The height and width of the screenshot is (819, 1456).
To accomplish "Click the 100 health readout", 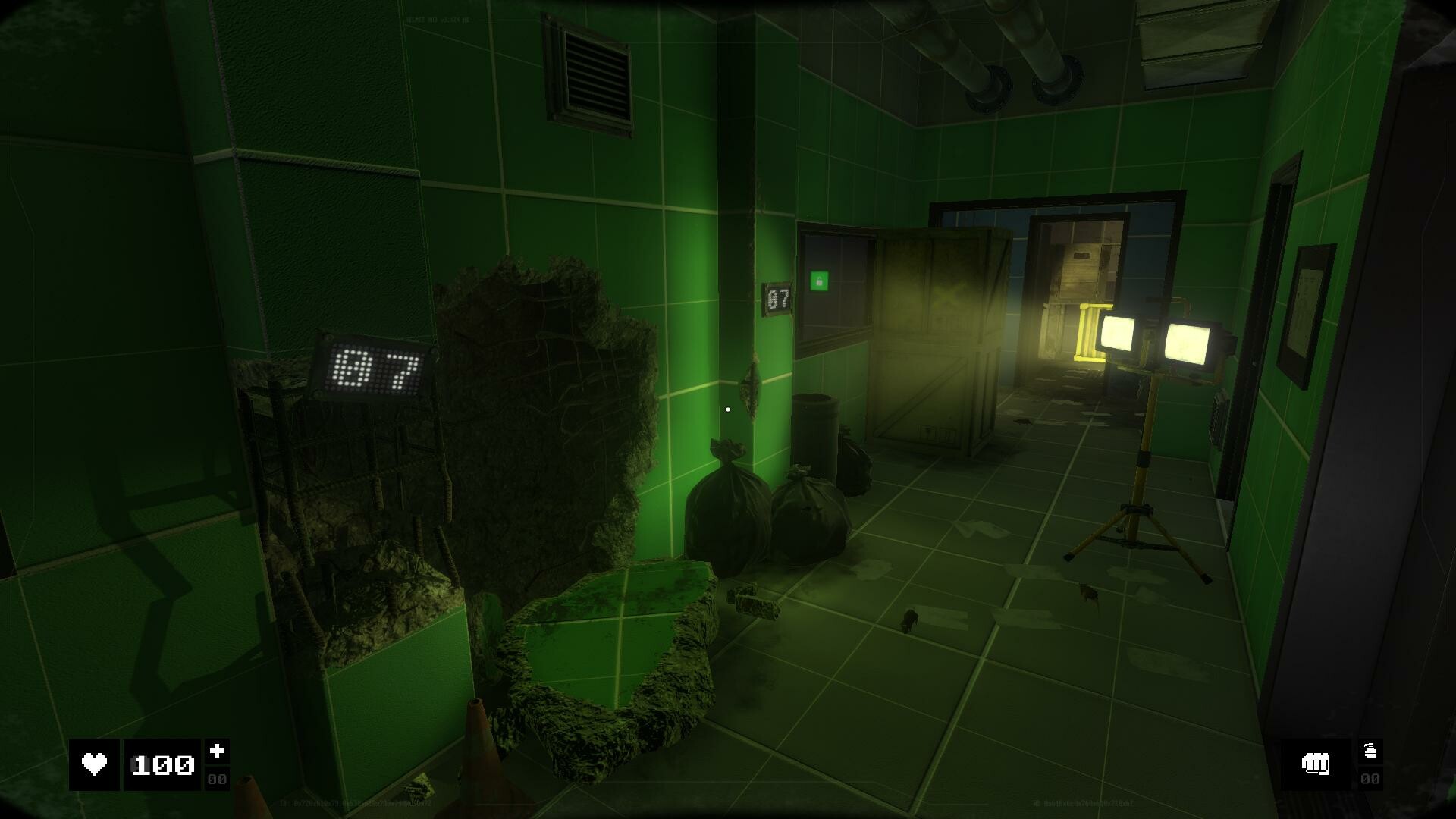I will [162, 766].
